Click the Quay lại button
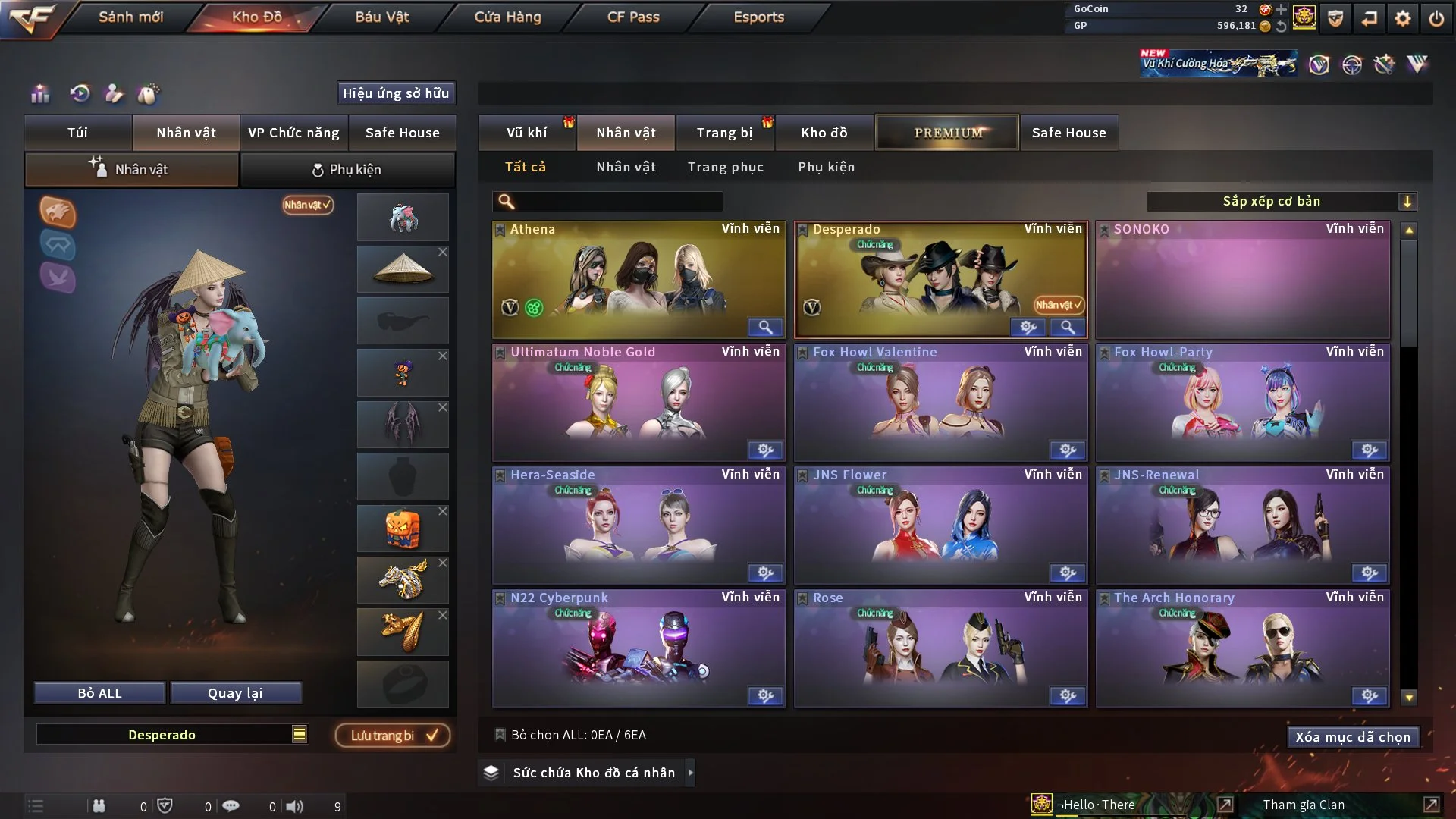 pos(235,693)
